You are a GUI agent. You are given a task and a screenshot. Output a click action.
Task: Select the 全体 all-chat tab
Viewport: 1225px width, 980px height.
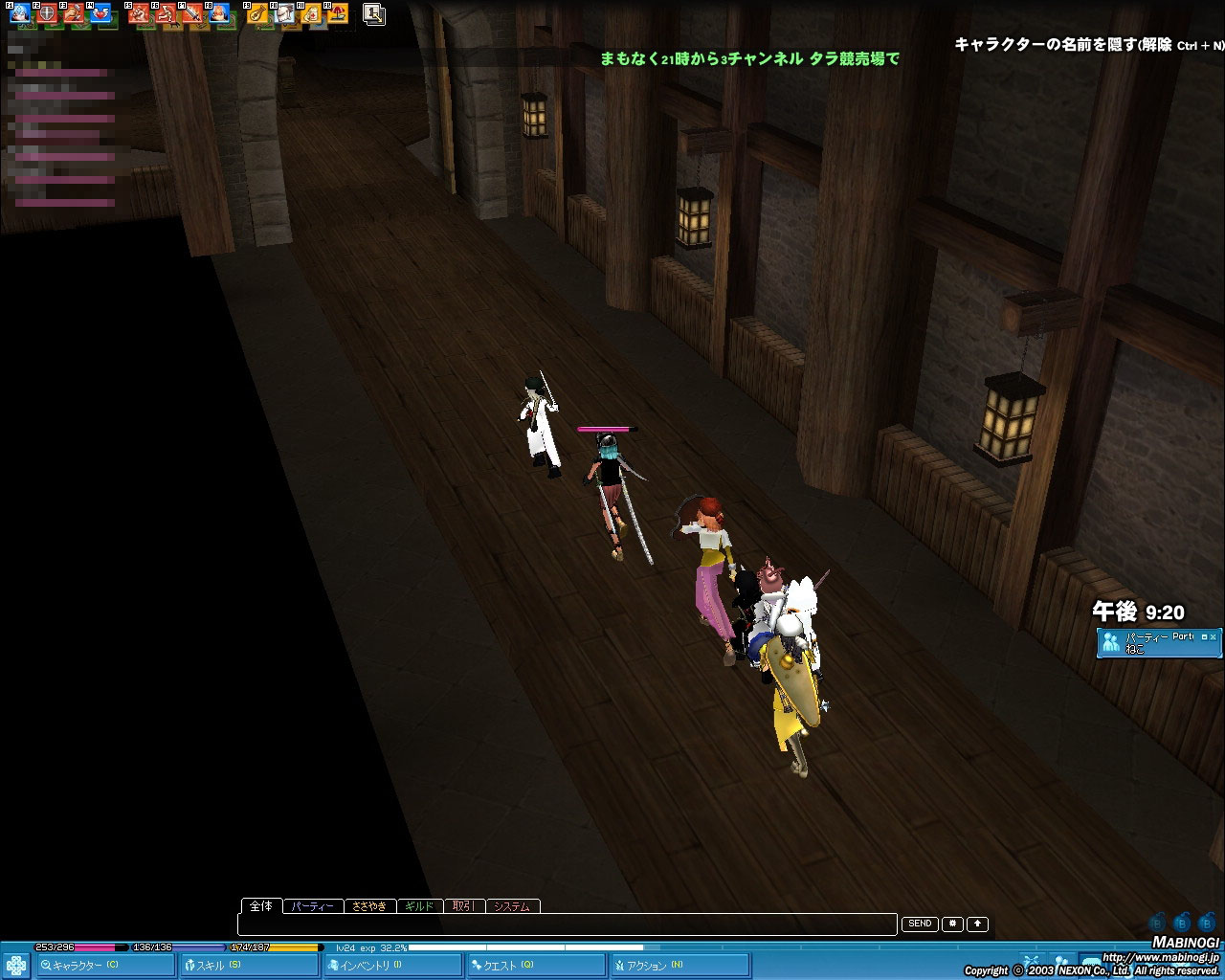coord(260,905)
